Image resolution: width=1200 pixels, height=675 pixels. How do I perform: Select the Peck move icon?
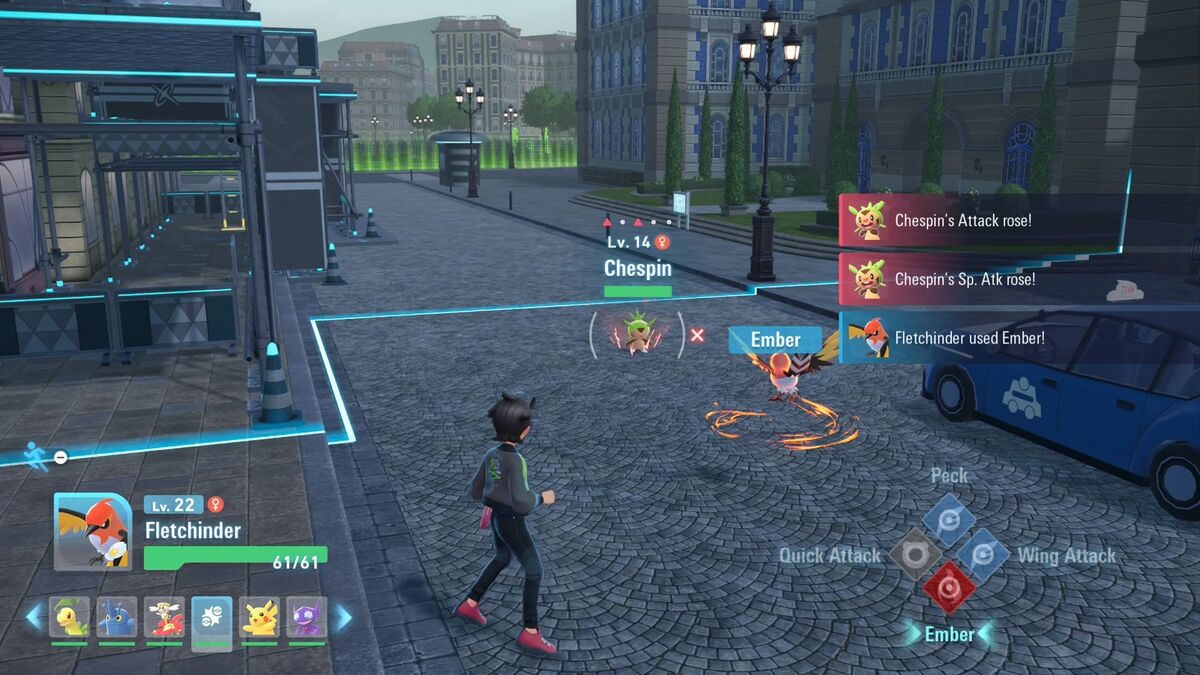point(948,519)
